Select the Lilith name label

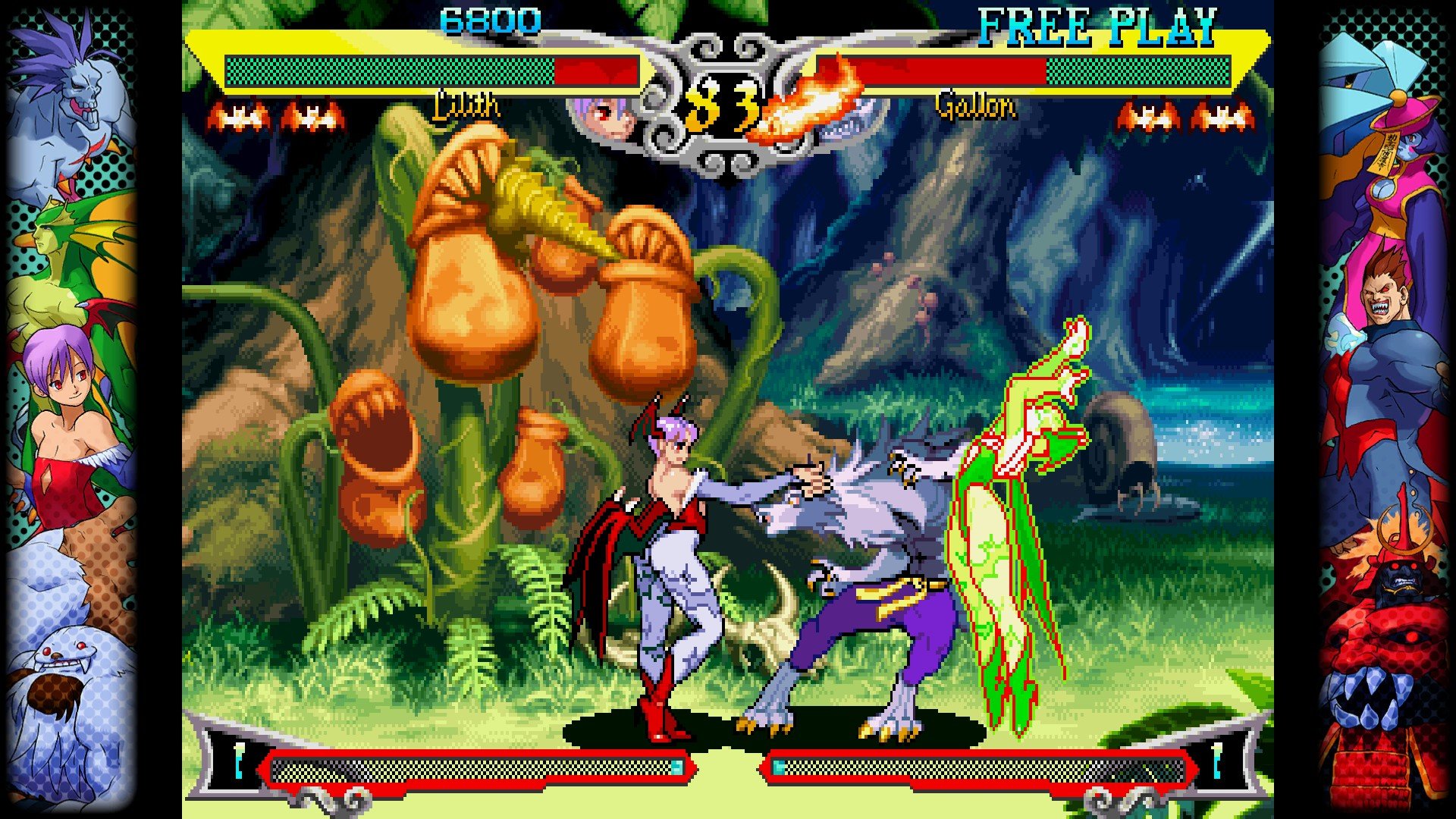(466, 108)
